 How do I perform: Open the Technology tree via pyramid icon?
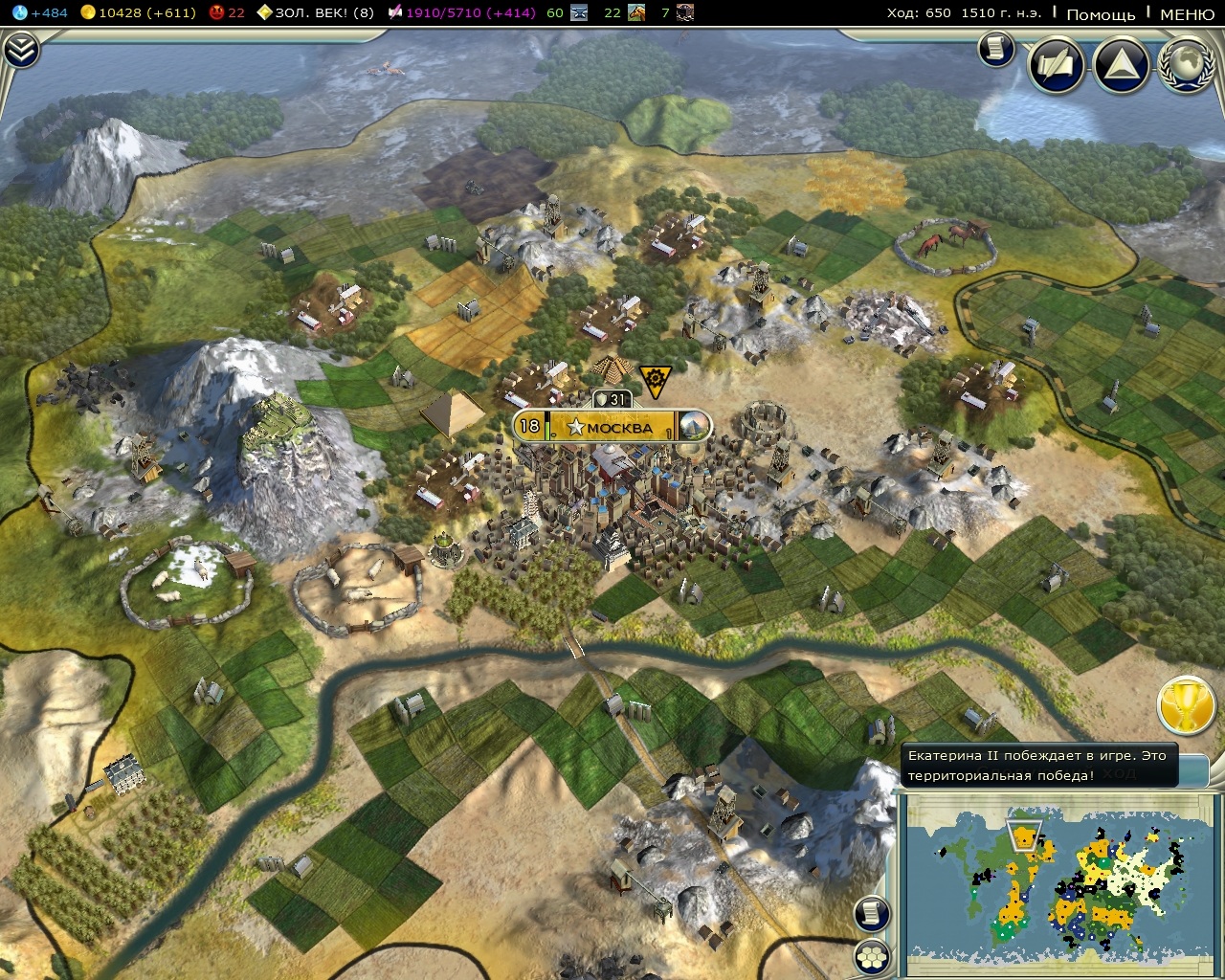coord(1122,67)
